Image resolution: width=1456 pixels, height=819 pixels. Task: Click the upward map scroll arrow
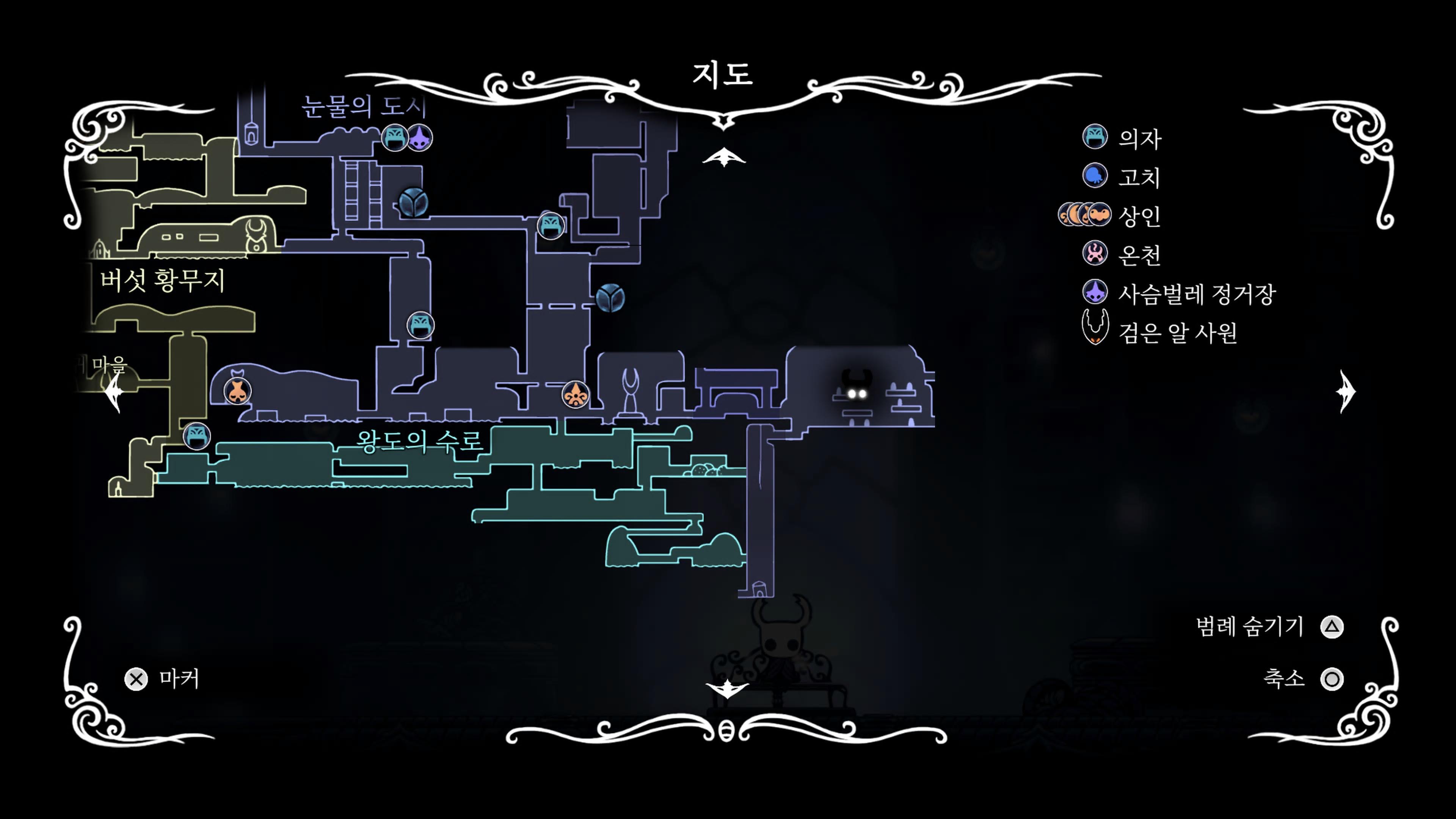point(723,157)
